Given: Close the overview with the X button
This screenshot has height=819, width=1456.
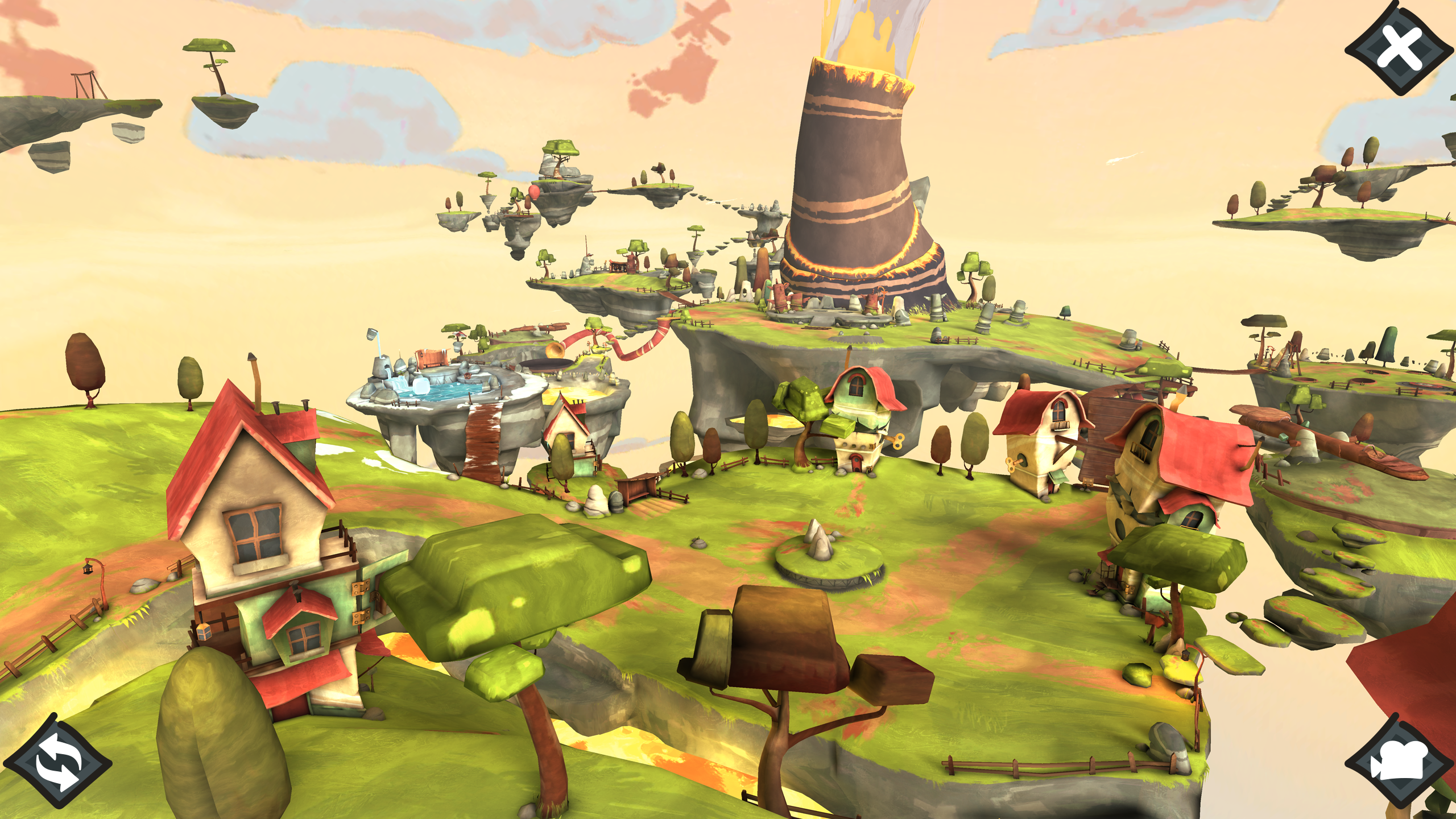Looking at the screenshot, I should click(1400, 49).
